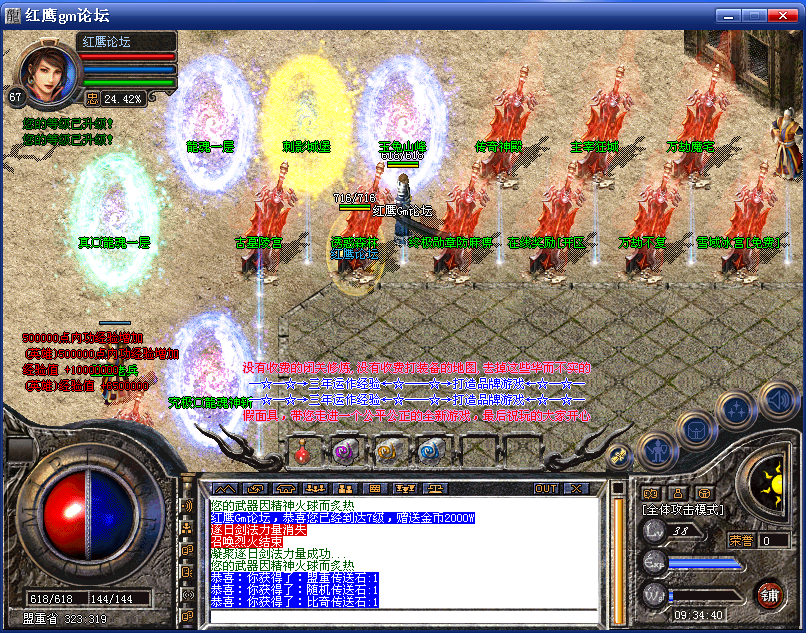Image resolution: width=806 pixels, height=633 pixels.
Task: Switch the 全体攻击模式 attack mode label
Action: [682, 510]
